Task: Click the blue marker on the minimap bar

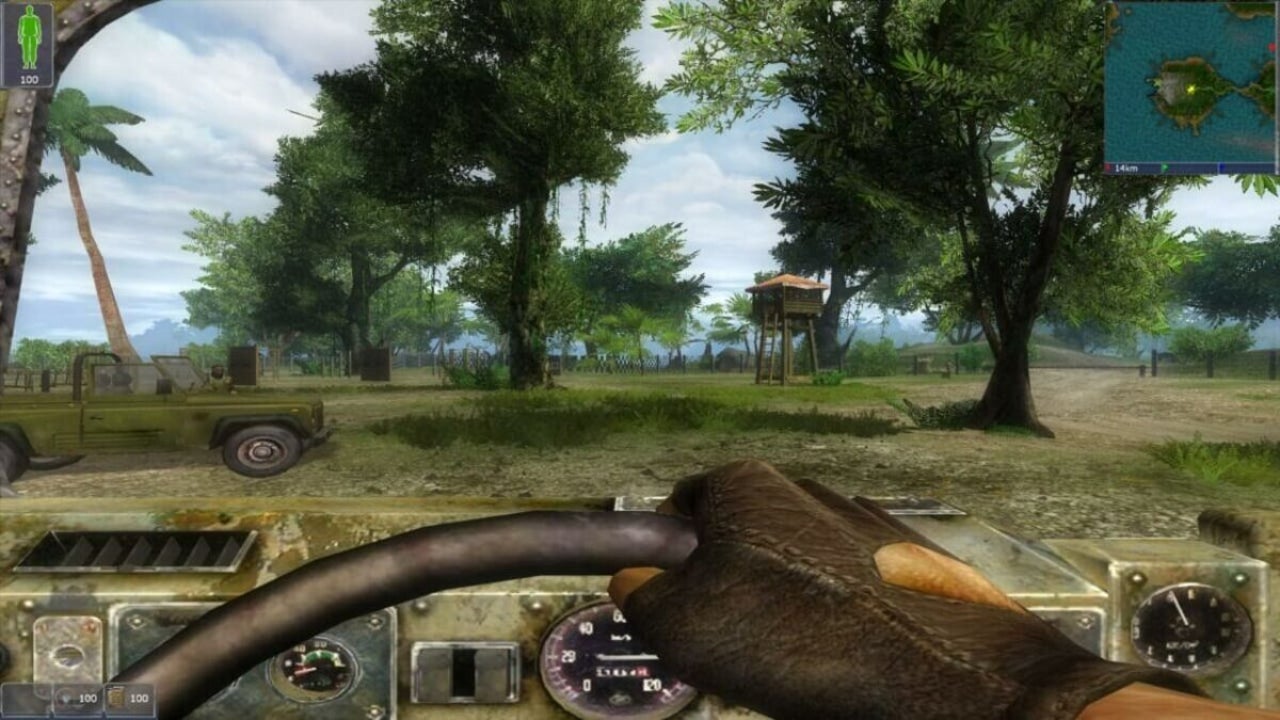Action: [x=1221, y=166]
